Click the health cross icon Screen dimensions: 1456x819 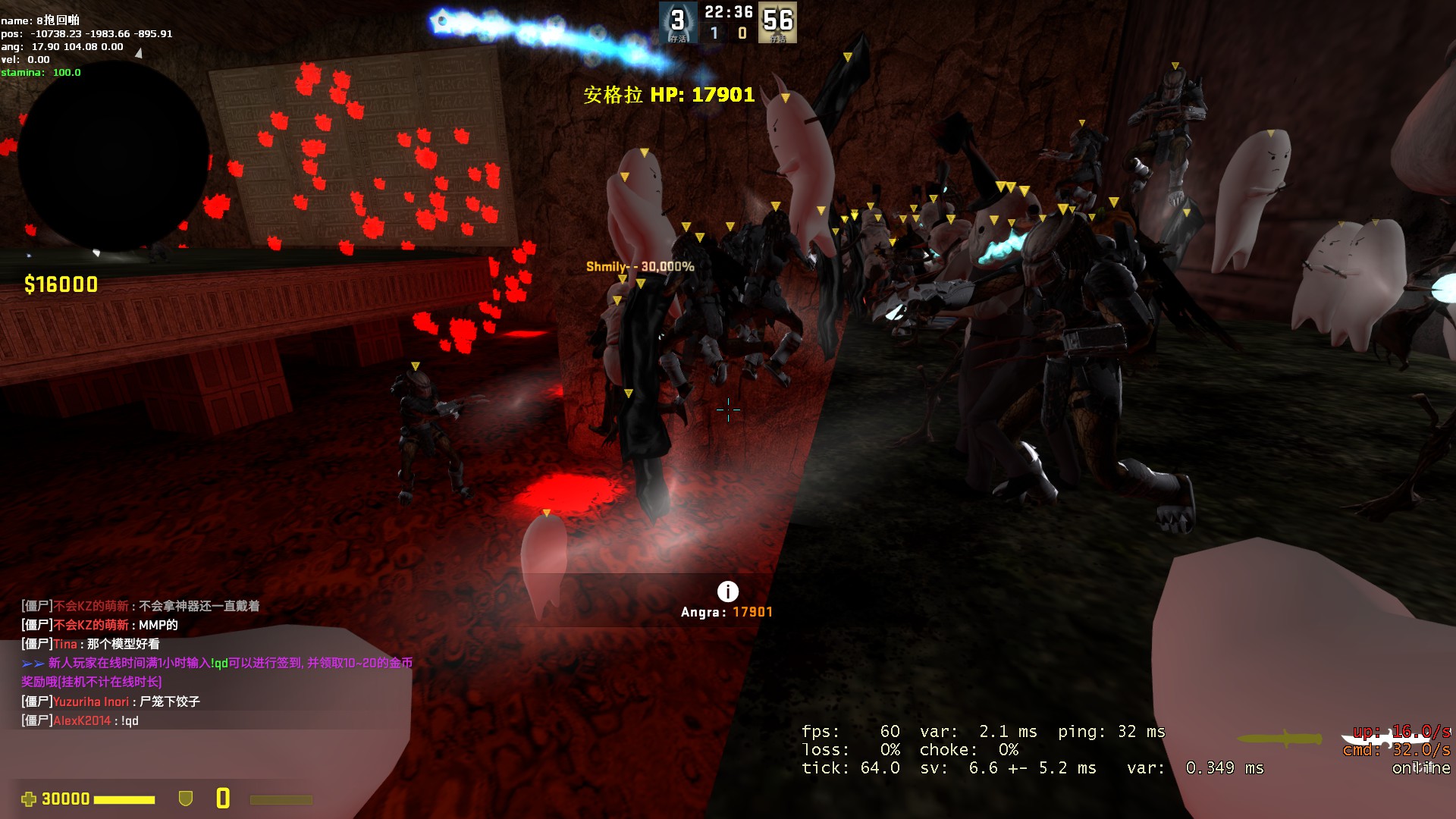pyautogui.click(x=29, y=799)
